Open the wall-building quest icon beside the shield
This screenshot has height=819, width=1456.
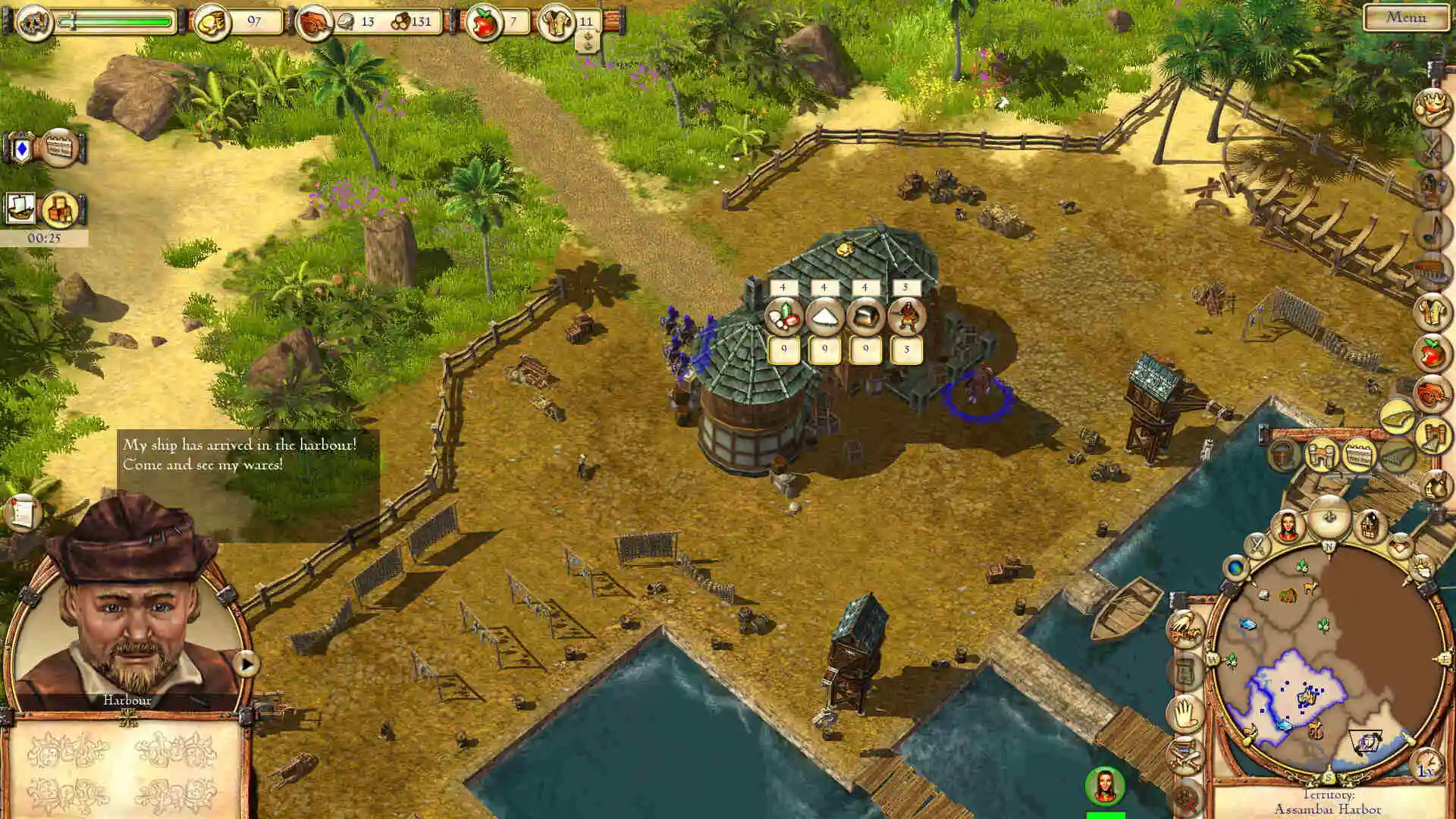tap(60, 148)
